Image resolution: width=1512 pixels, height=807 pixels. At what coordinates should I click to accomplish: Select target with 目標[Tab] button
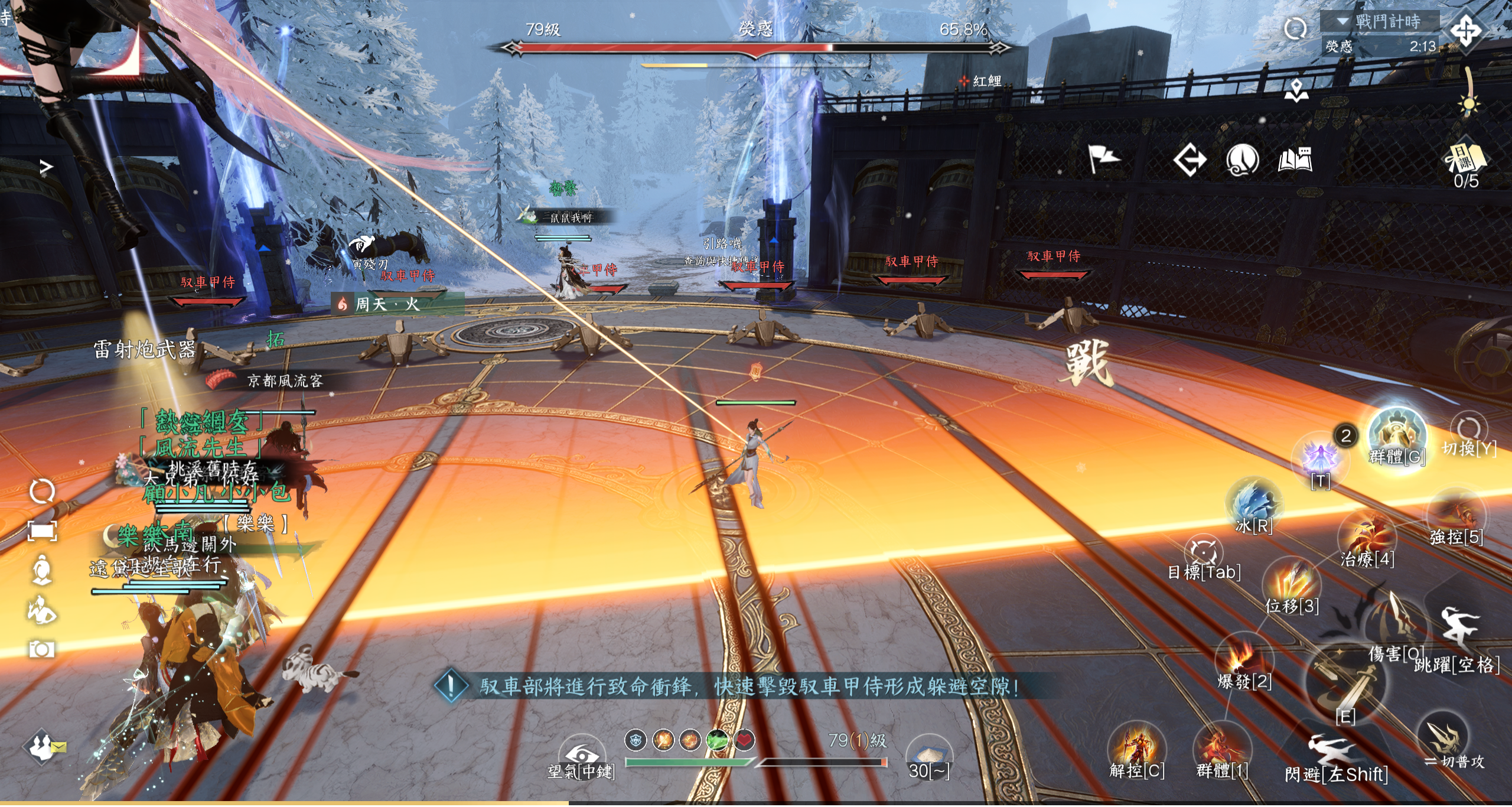[1204, 552]
